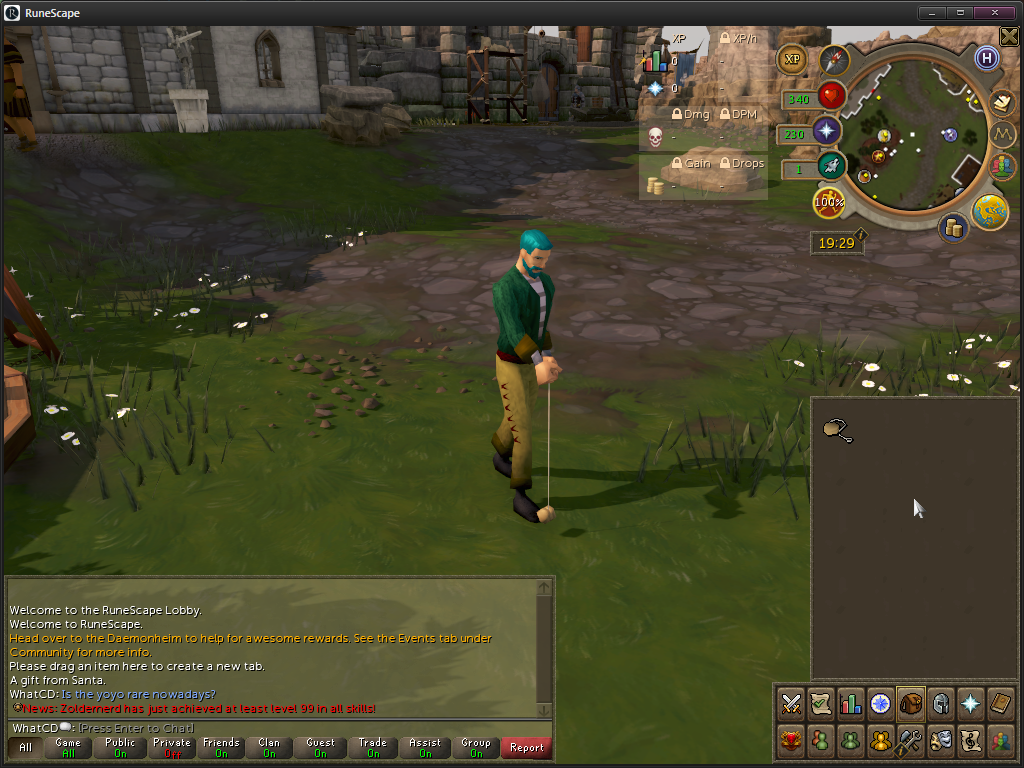
Task: Switch to the crossed swords combat tab
Action: coord(792,703)
